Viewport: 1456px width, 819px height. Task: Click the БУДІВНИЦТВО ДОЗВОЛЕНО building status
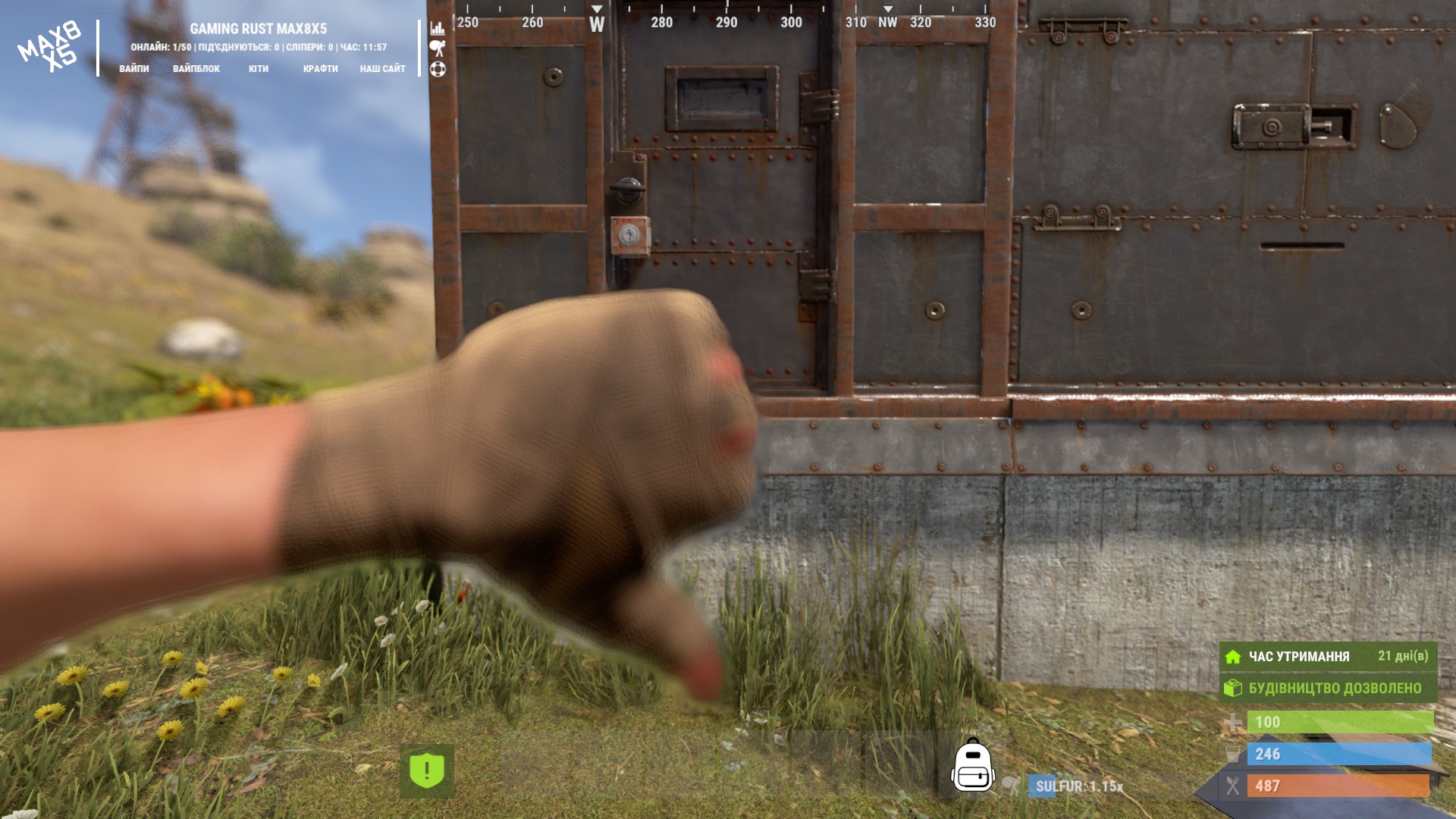pos(1328,688)
